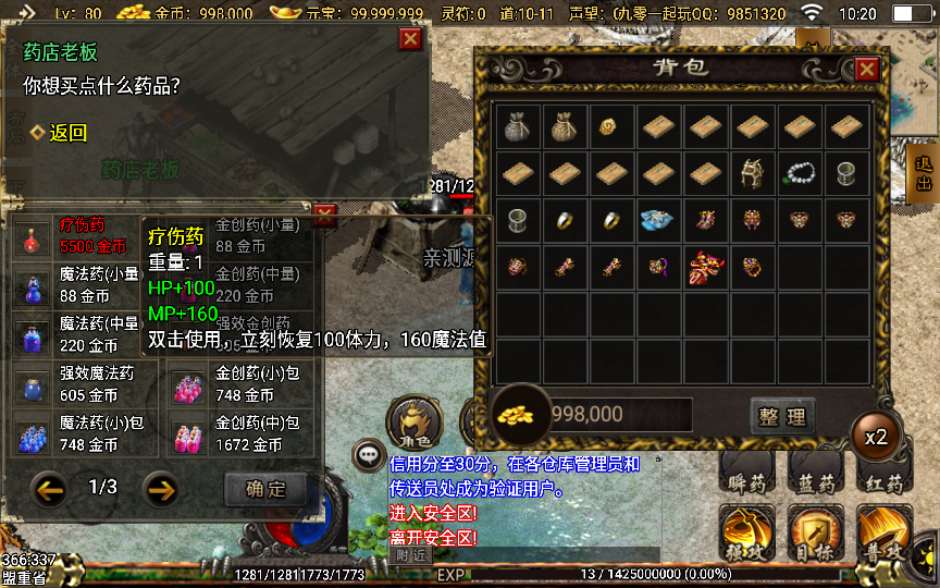
Task: Activate the 强攻 attack skill
Action: (x=750, y=535)
